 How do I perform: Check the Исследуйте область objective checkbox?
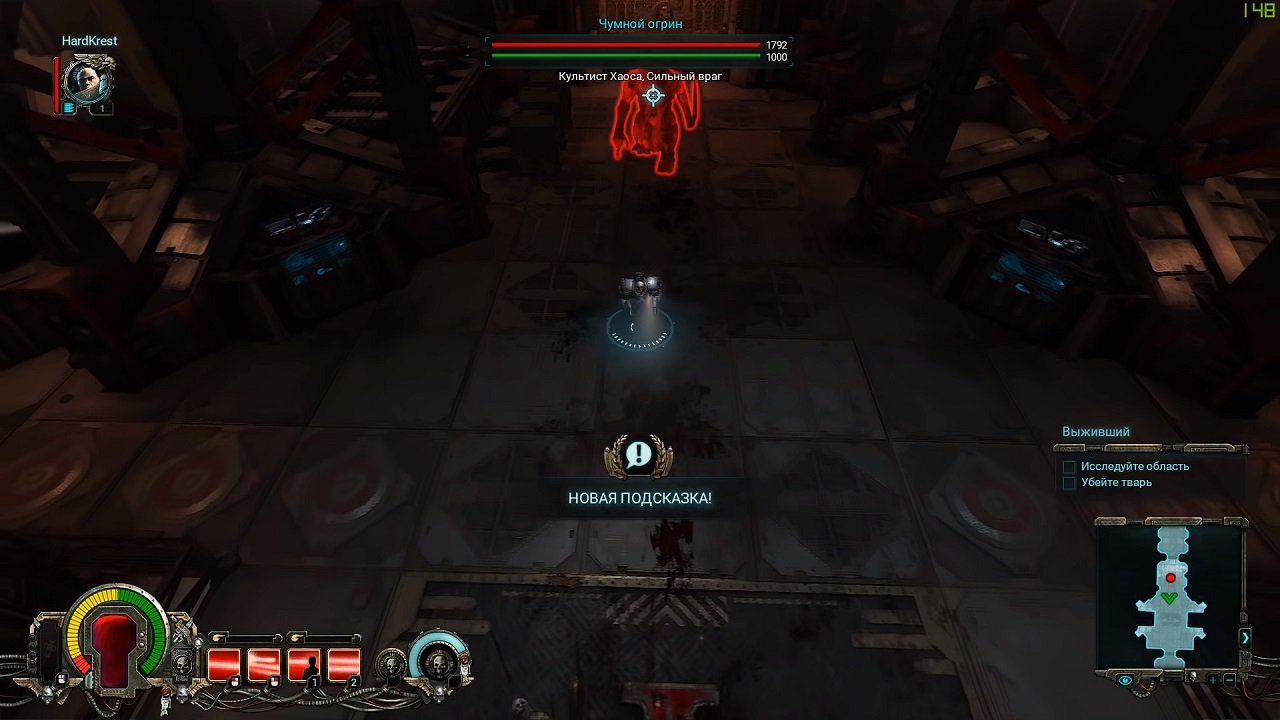(x=1069, y=466)
